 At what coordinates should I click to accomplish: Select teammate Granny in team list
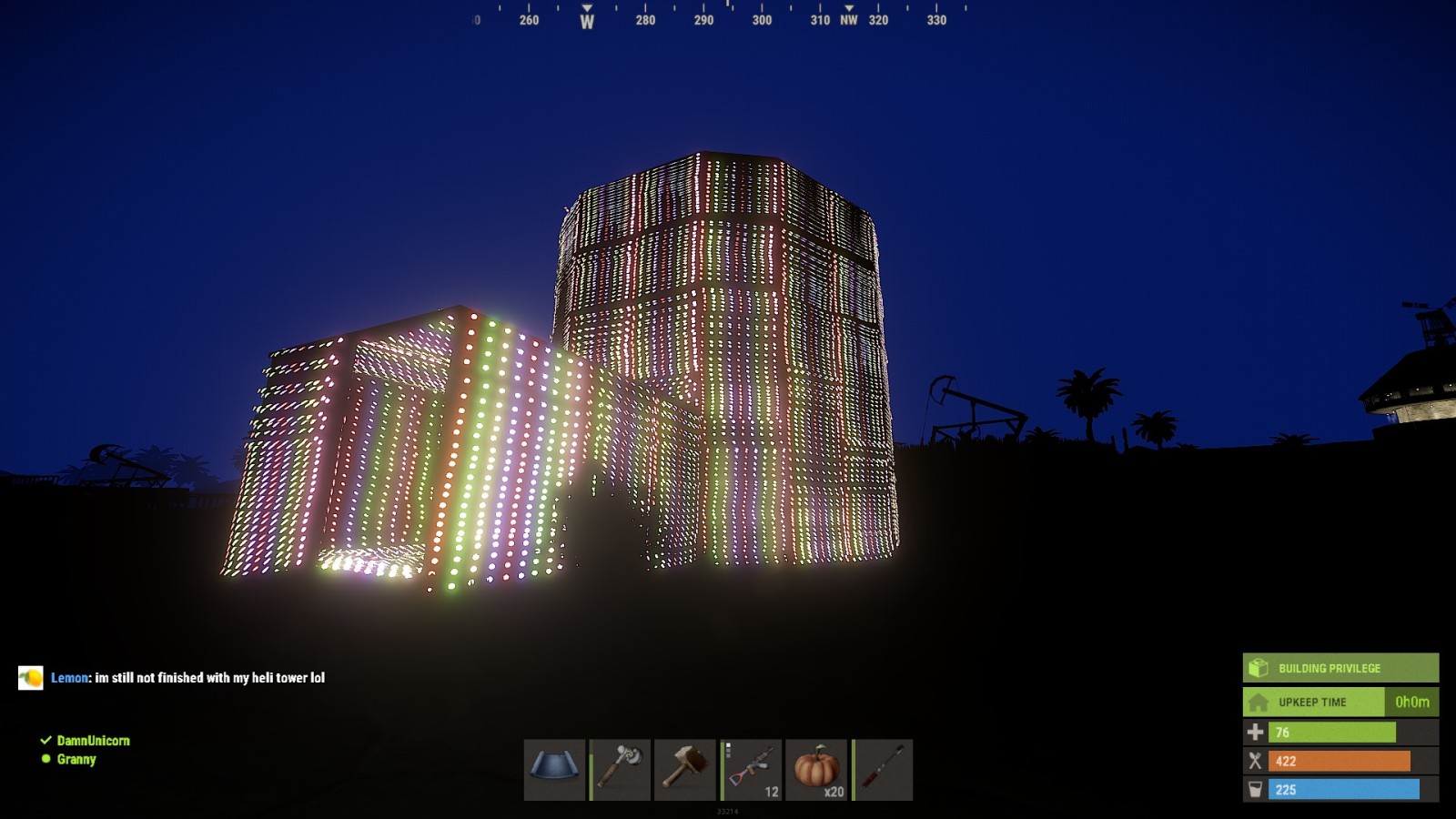pyautogui.click(x=76, y=759)
